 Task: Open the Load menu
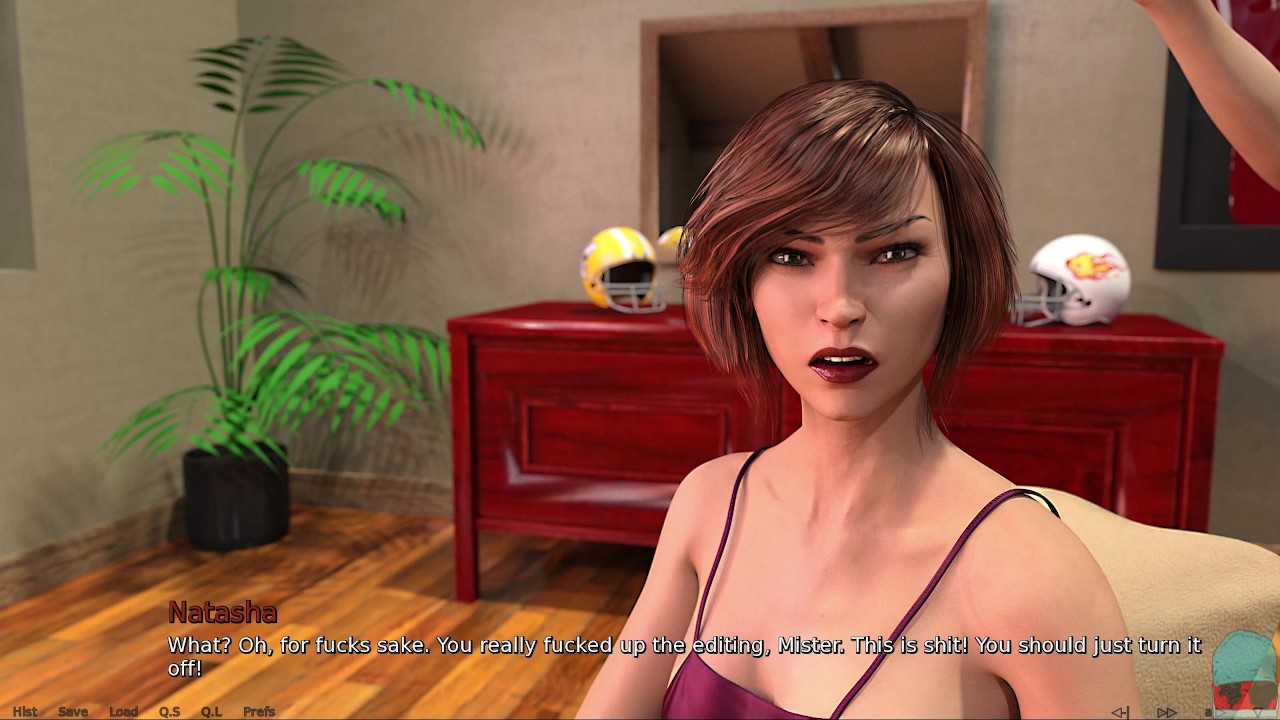(123, 712)
